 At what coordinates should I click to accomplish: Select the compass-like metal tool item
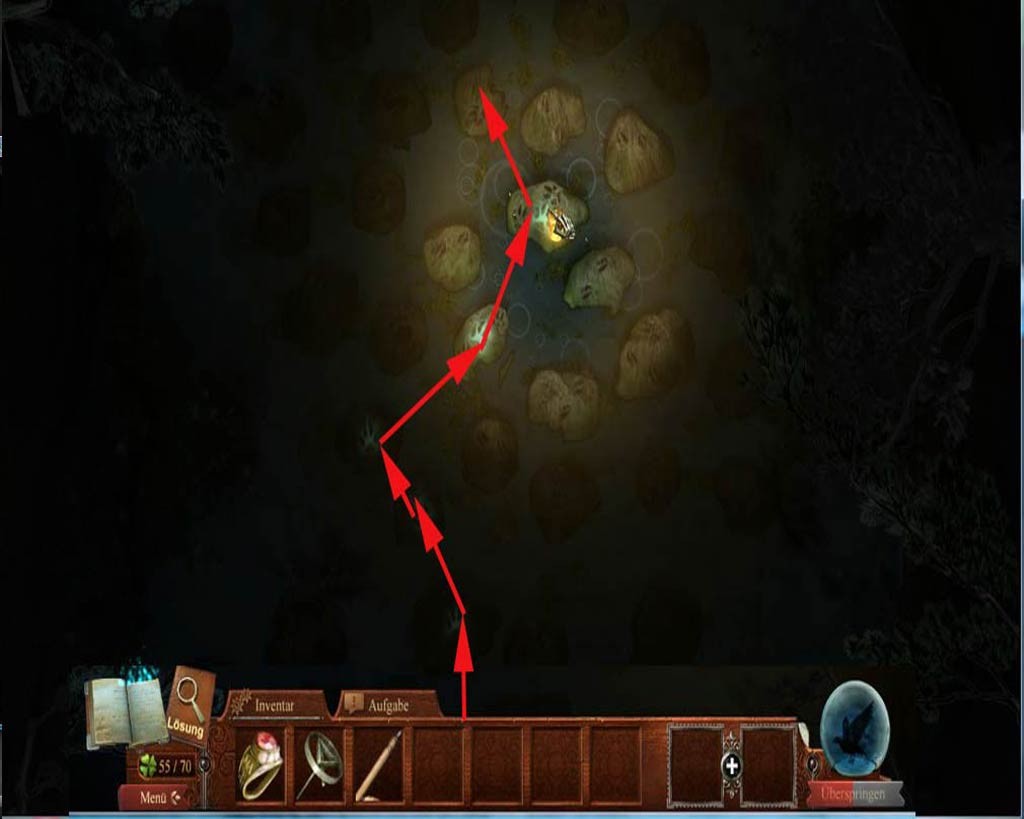tap(320, 766)
